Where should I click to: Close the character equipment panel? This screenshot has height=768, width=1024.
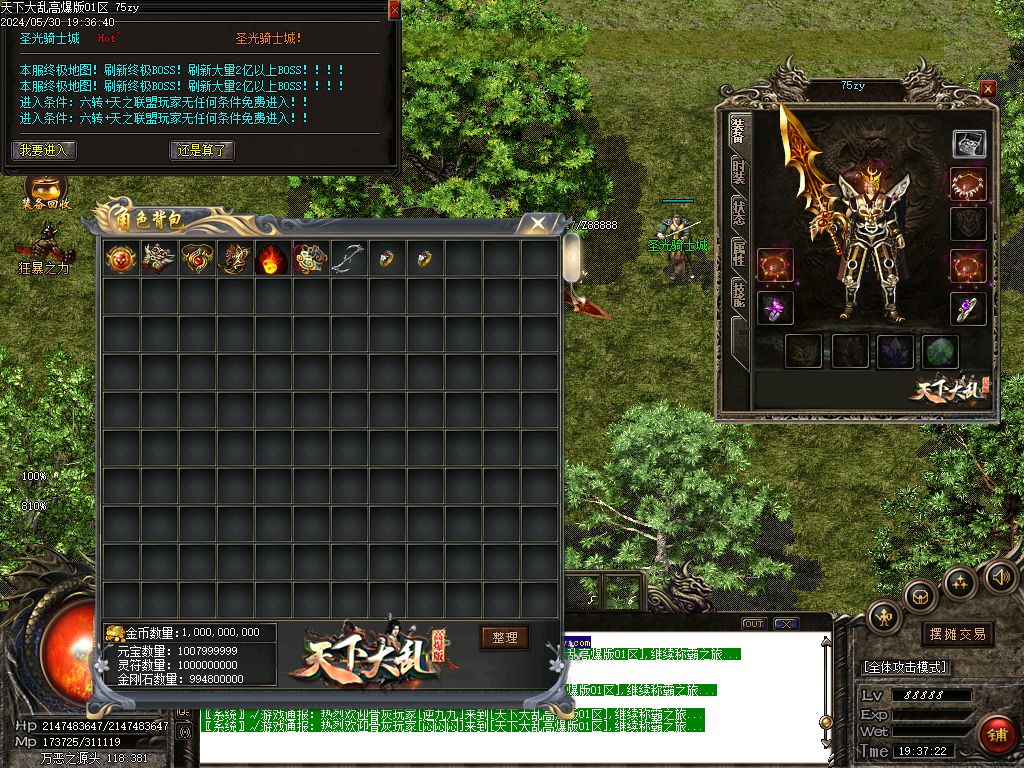(x=988, y=88)
